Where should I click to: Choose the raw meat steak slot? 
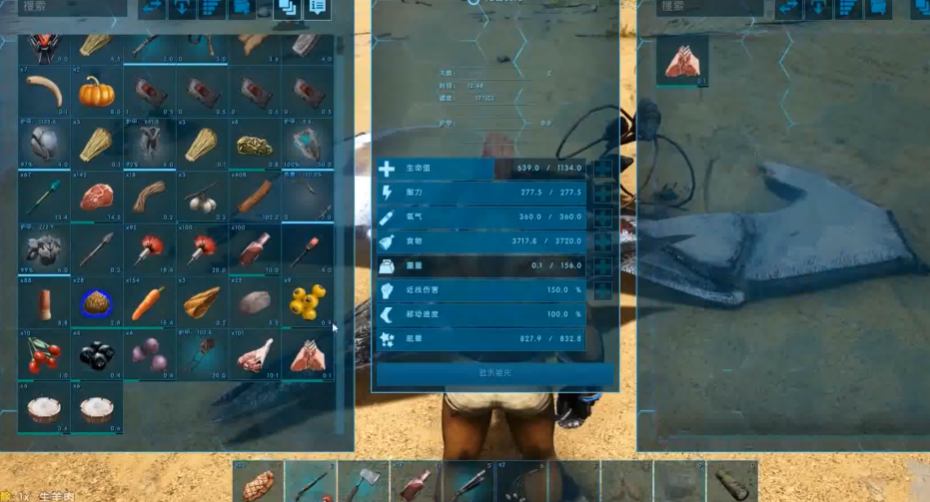pos(96,197)
